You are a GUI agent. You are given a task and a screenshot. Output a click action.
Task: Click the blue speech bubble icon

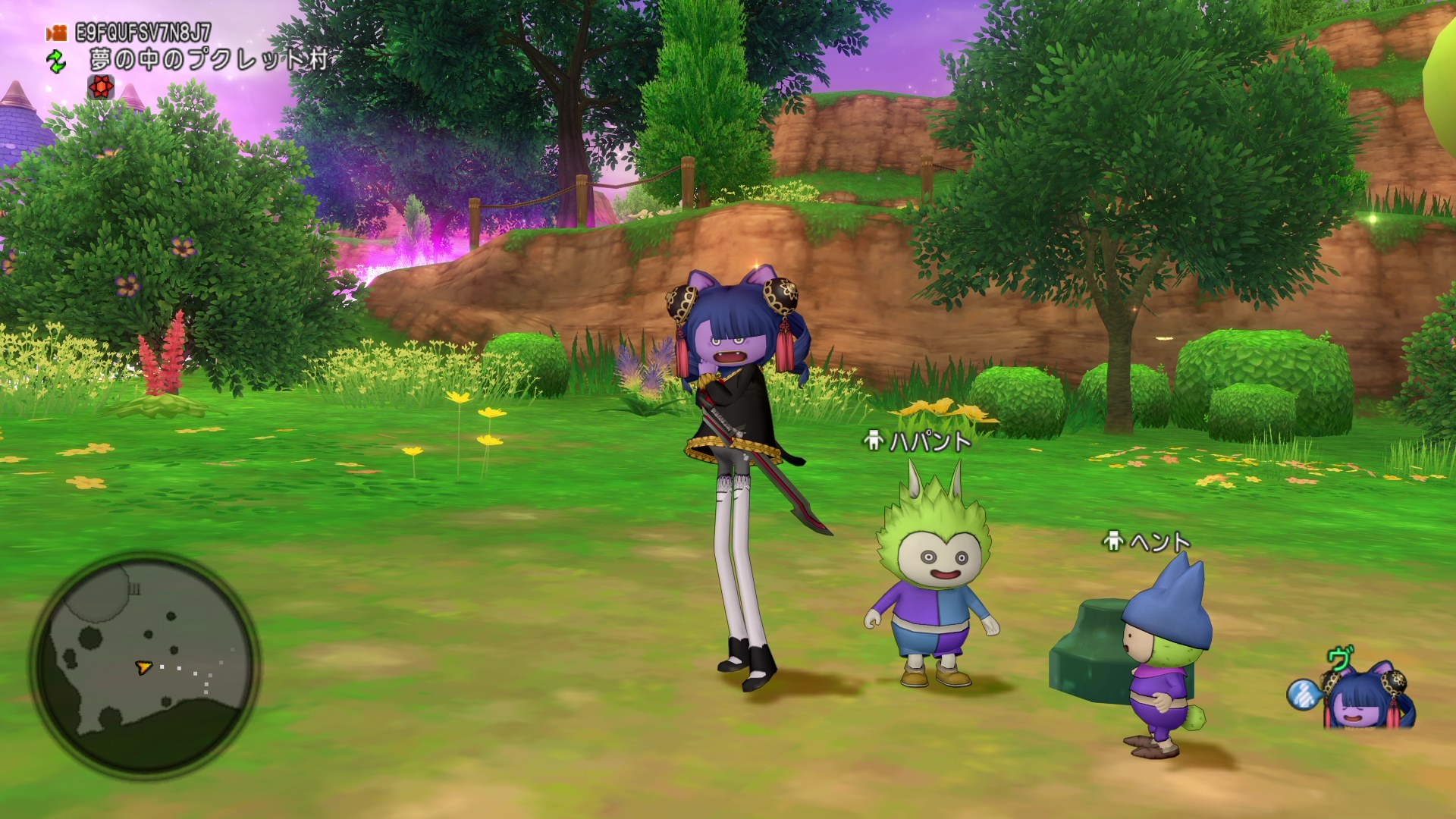pos(1304,694)
